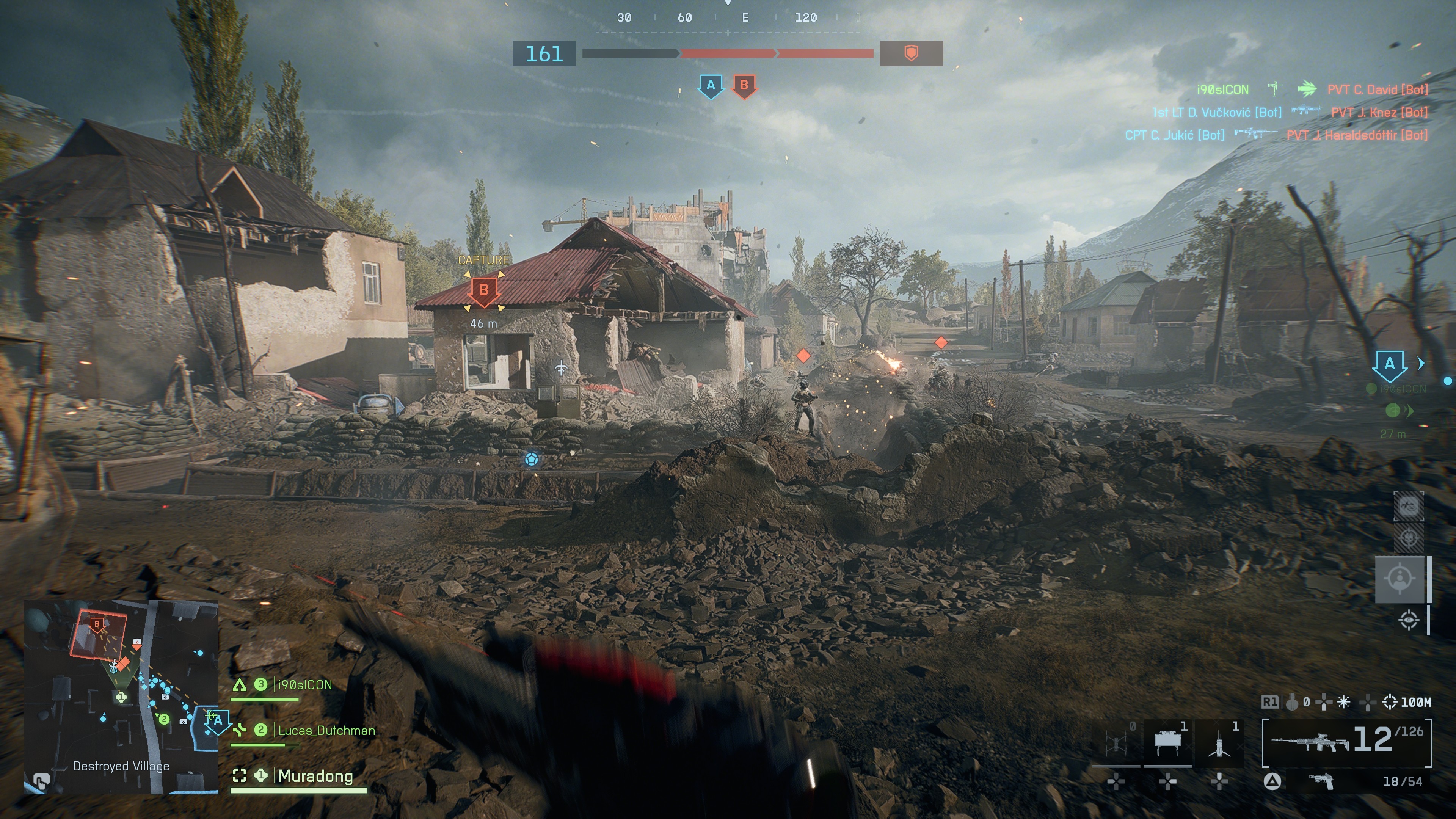Select squad member Lucas_Dutchman

tap(326, 730)
